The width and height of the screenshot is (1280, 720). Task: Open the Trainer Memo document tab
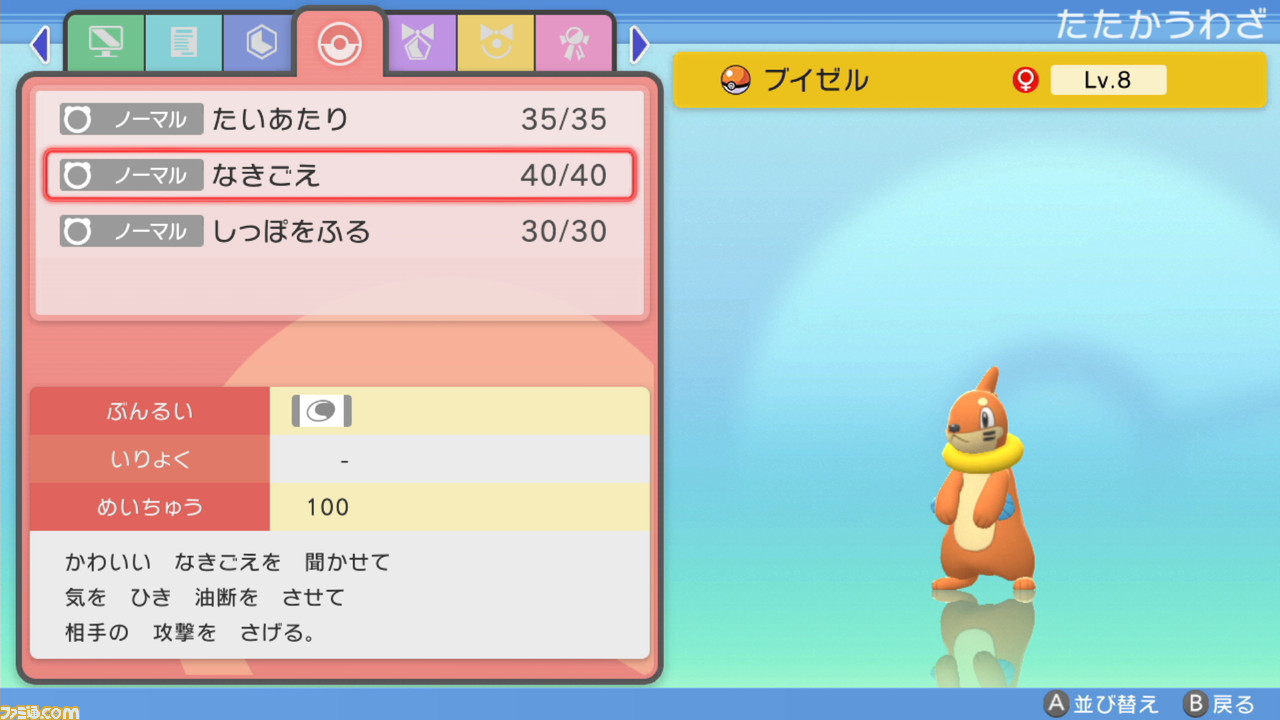[x=183, y=43]
